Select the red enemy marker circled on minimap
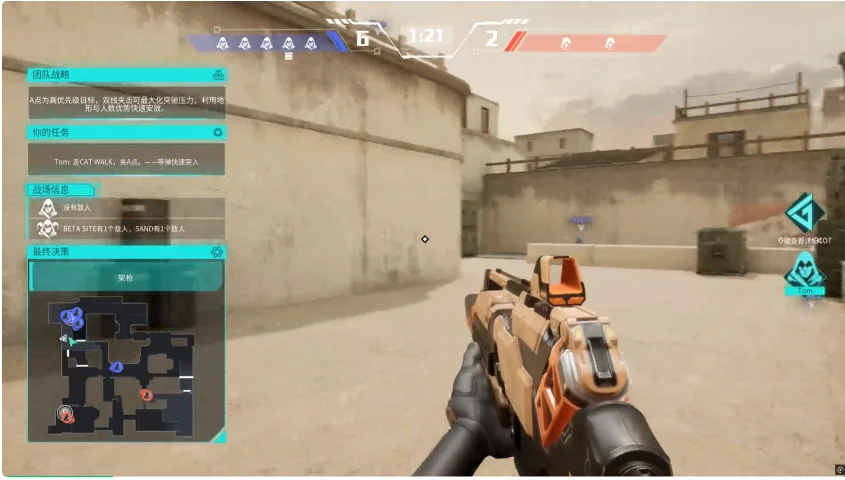 click(67, 413)
